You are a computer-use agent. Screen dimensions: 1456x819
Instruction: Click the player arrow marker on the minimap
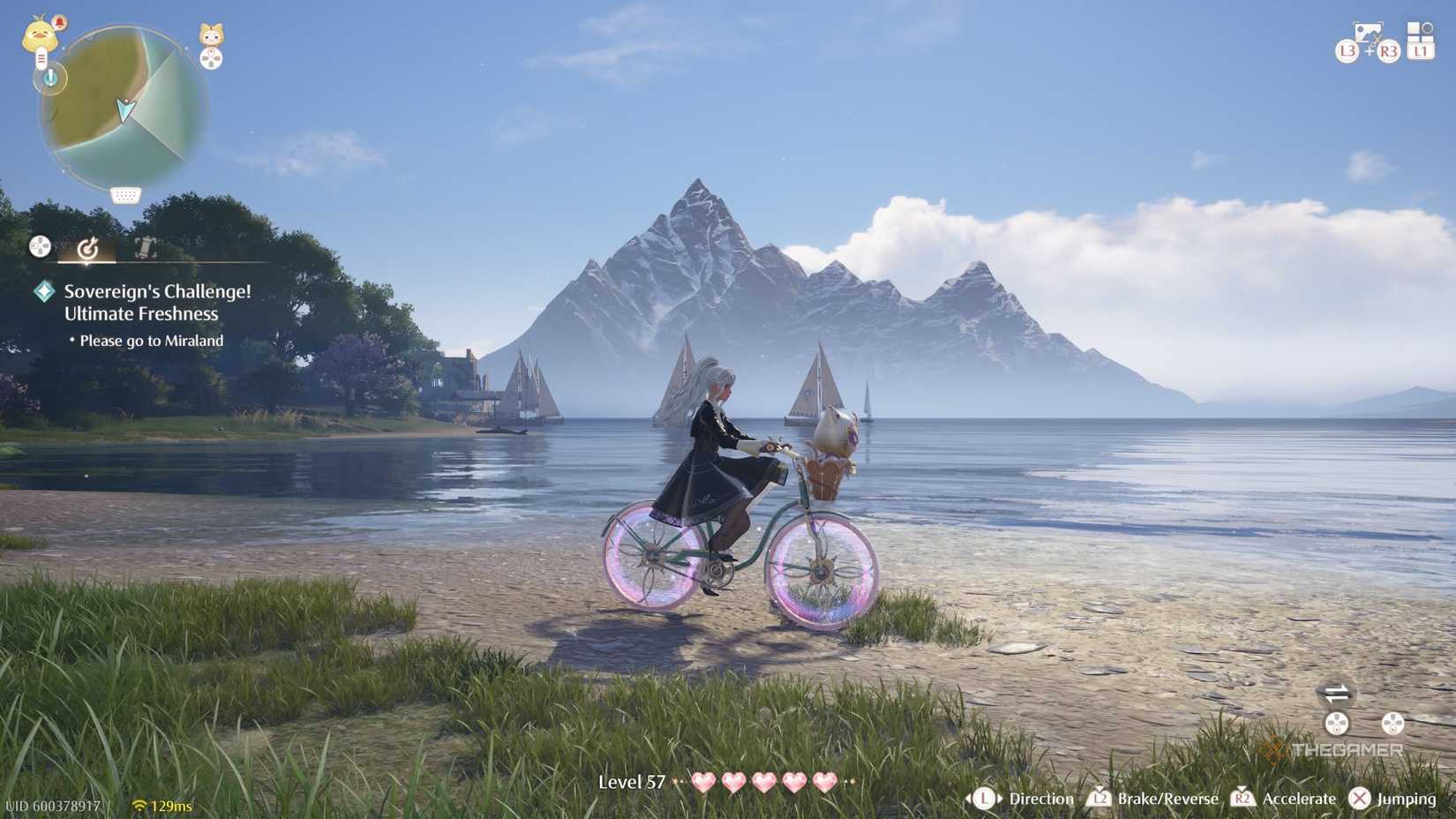(x=125, y=109)
